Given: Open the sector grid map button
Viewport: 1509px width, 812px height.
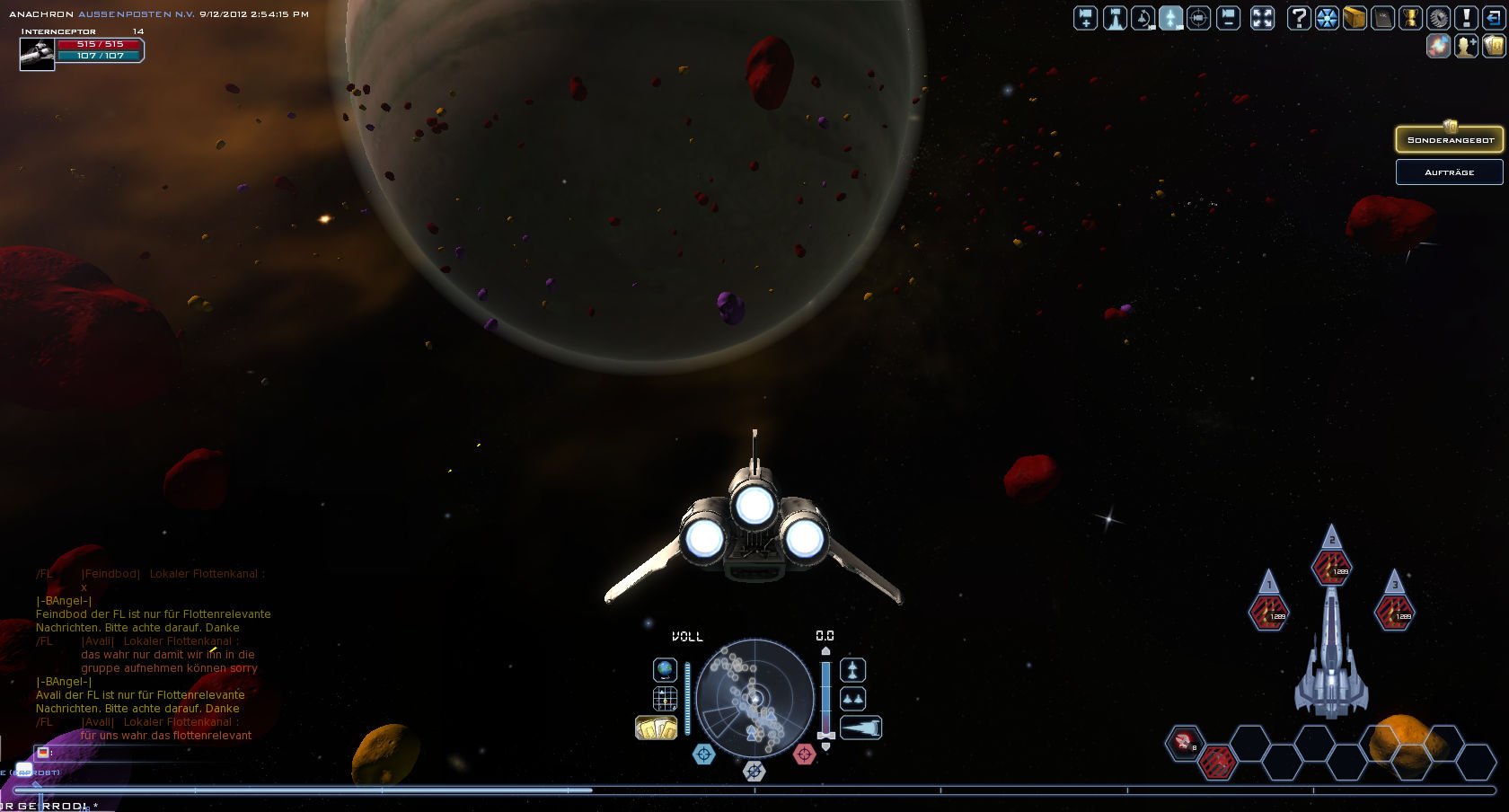Looking at the screenshot, I should pyautogui.click(x=665, y=698).
